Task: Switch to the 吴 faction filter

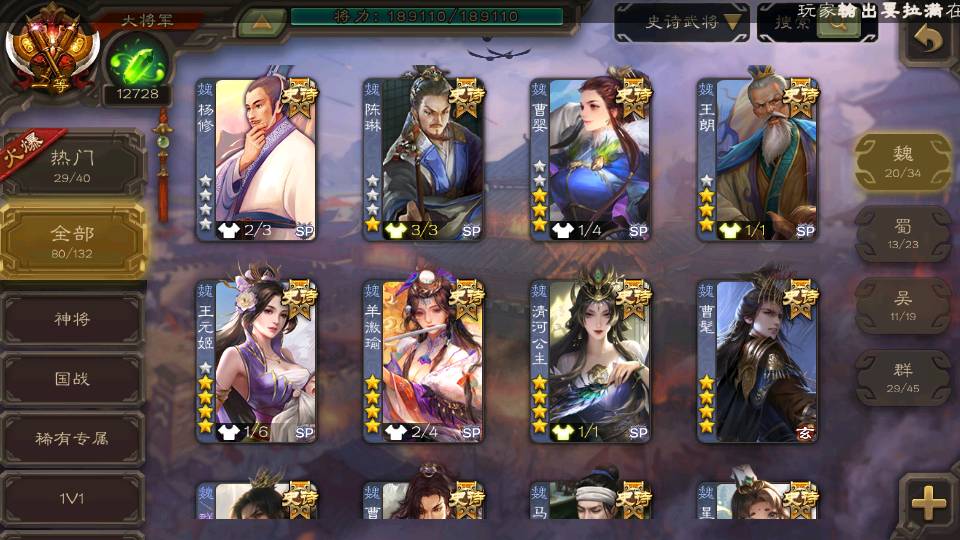Action: tap(903, 305)
